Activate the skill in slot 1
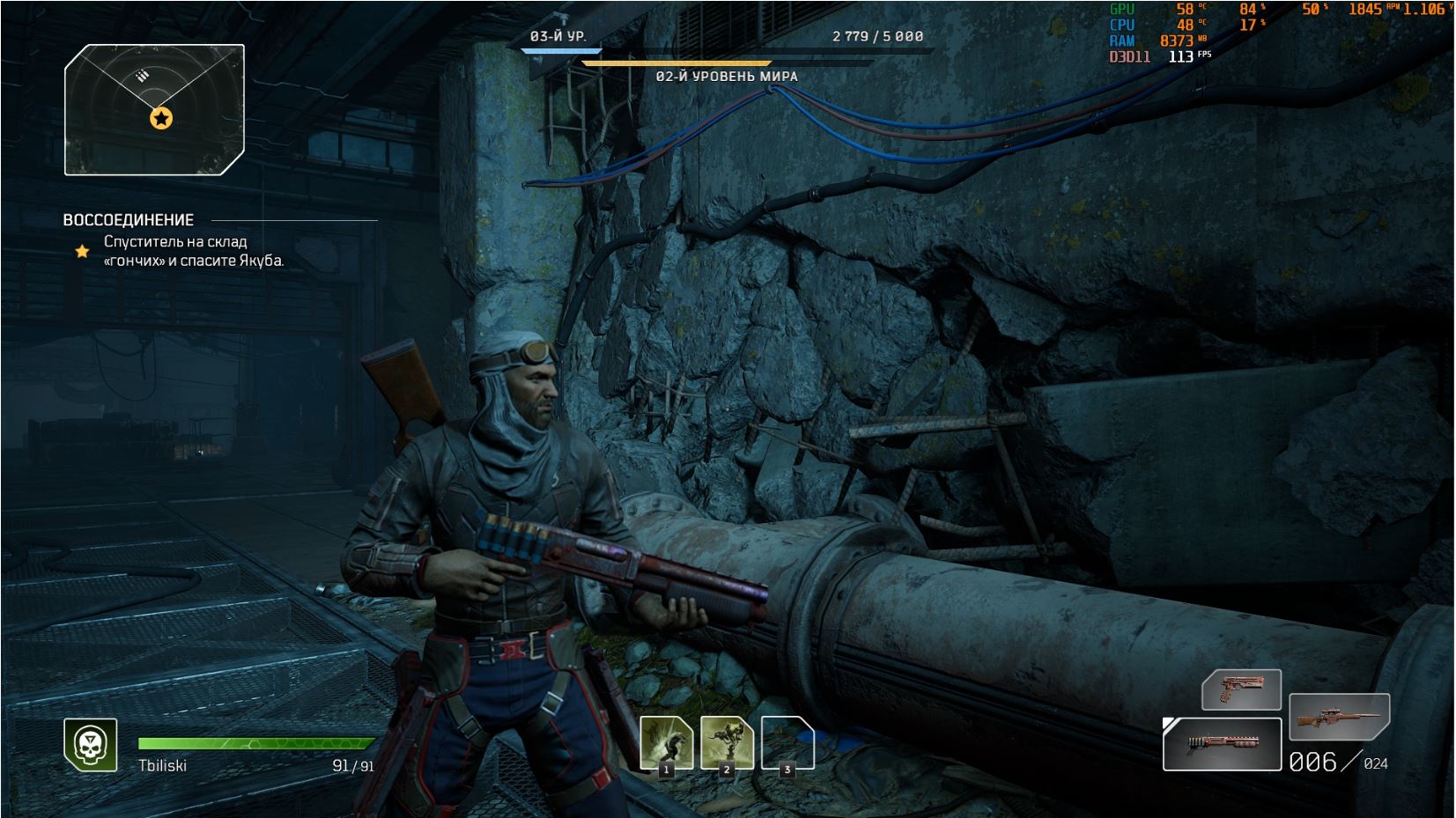The image size is (1456, 818). (x=666, y=744)
